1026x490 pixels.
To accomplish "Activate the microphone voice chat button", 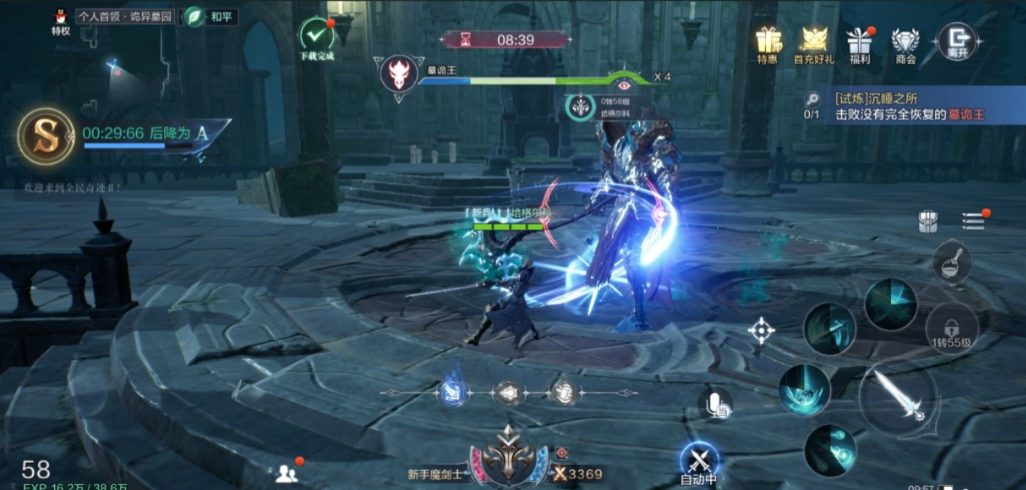I will pos(715,404).
